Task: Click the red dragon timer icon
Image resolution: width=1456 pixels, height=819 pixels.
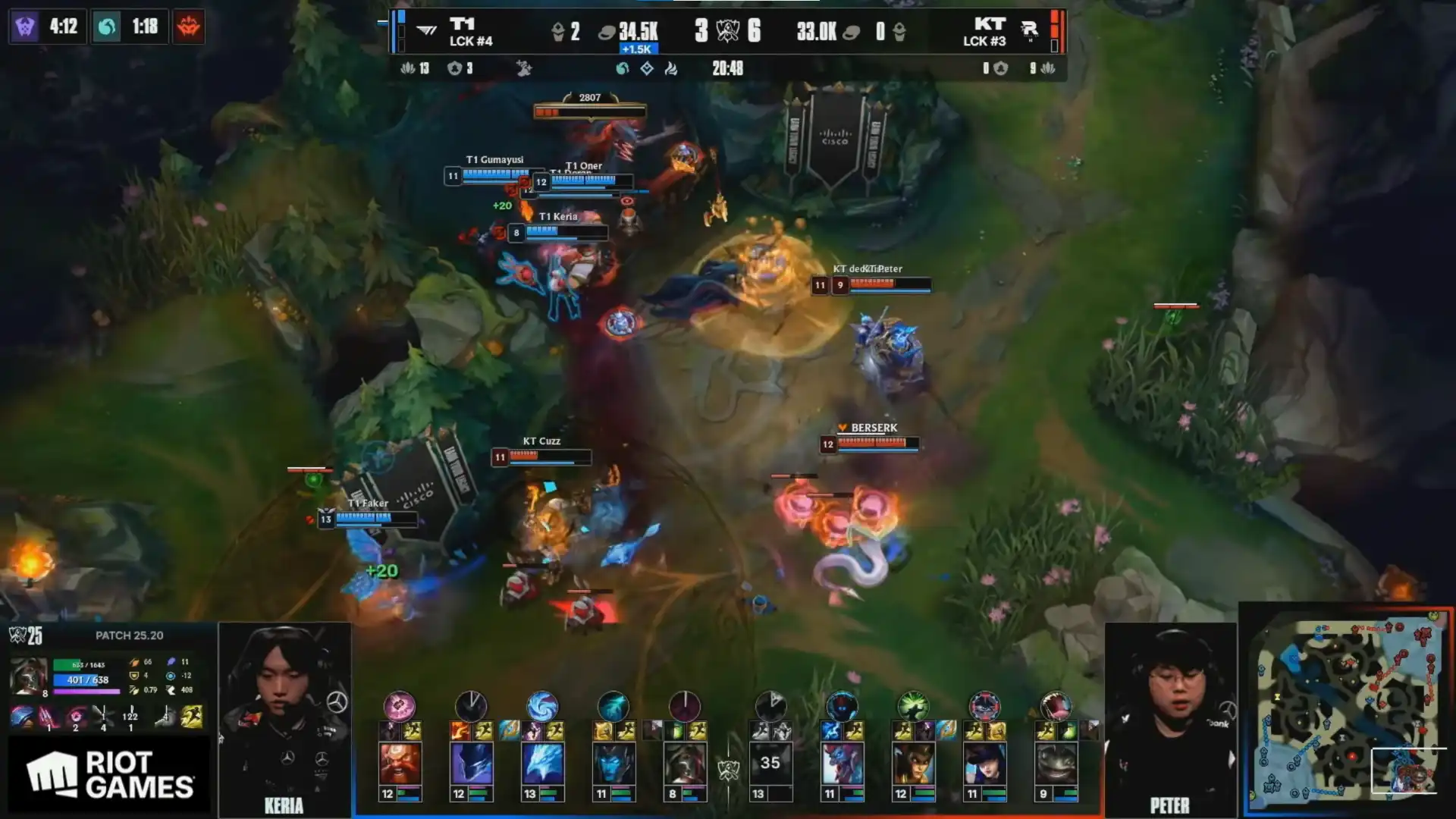Action: coord(188,27)
